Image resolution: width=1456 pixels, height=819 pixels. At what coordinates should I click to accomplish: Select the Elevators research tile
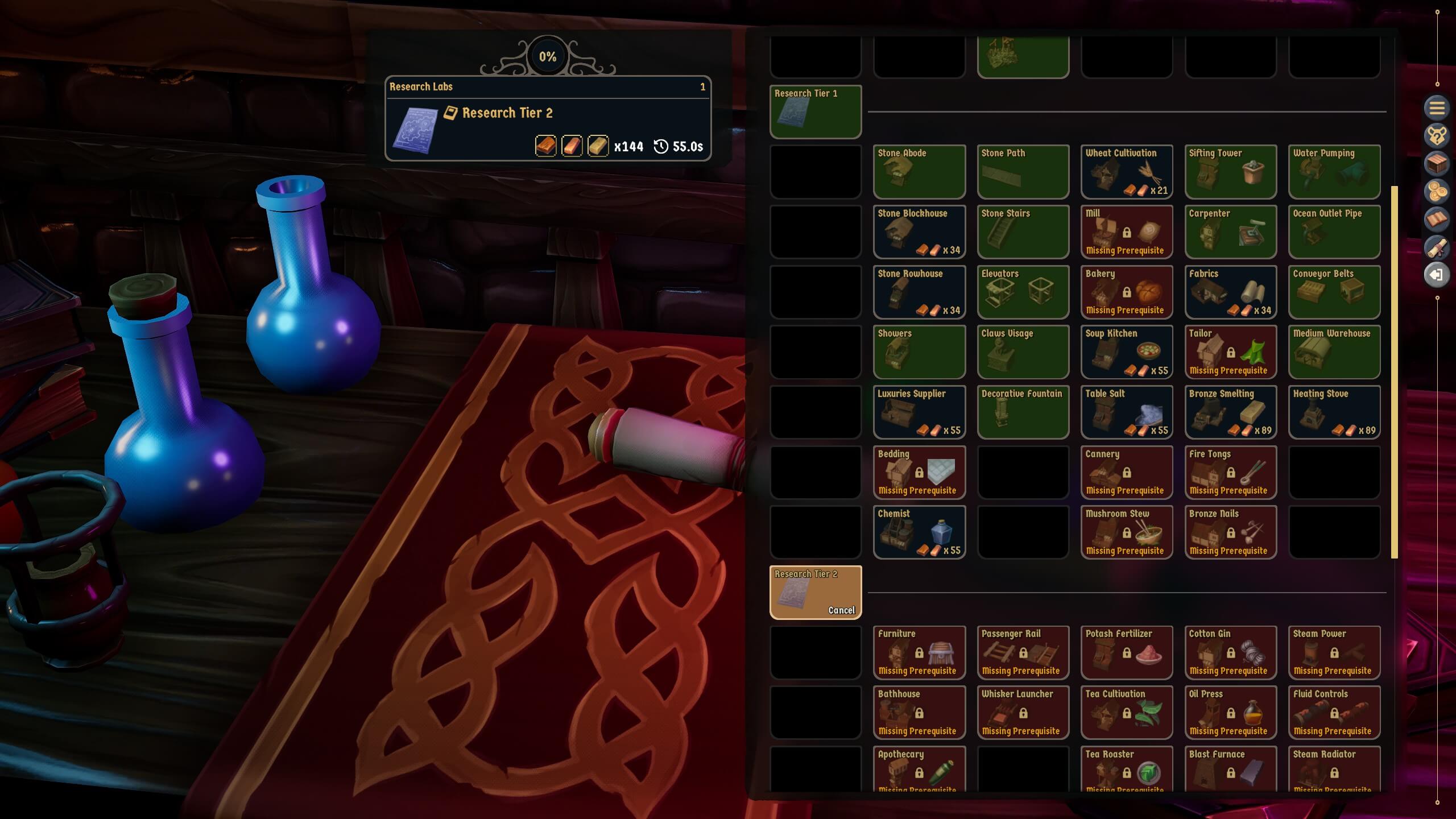point(1023,292)
